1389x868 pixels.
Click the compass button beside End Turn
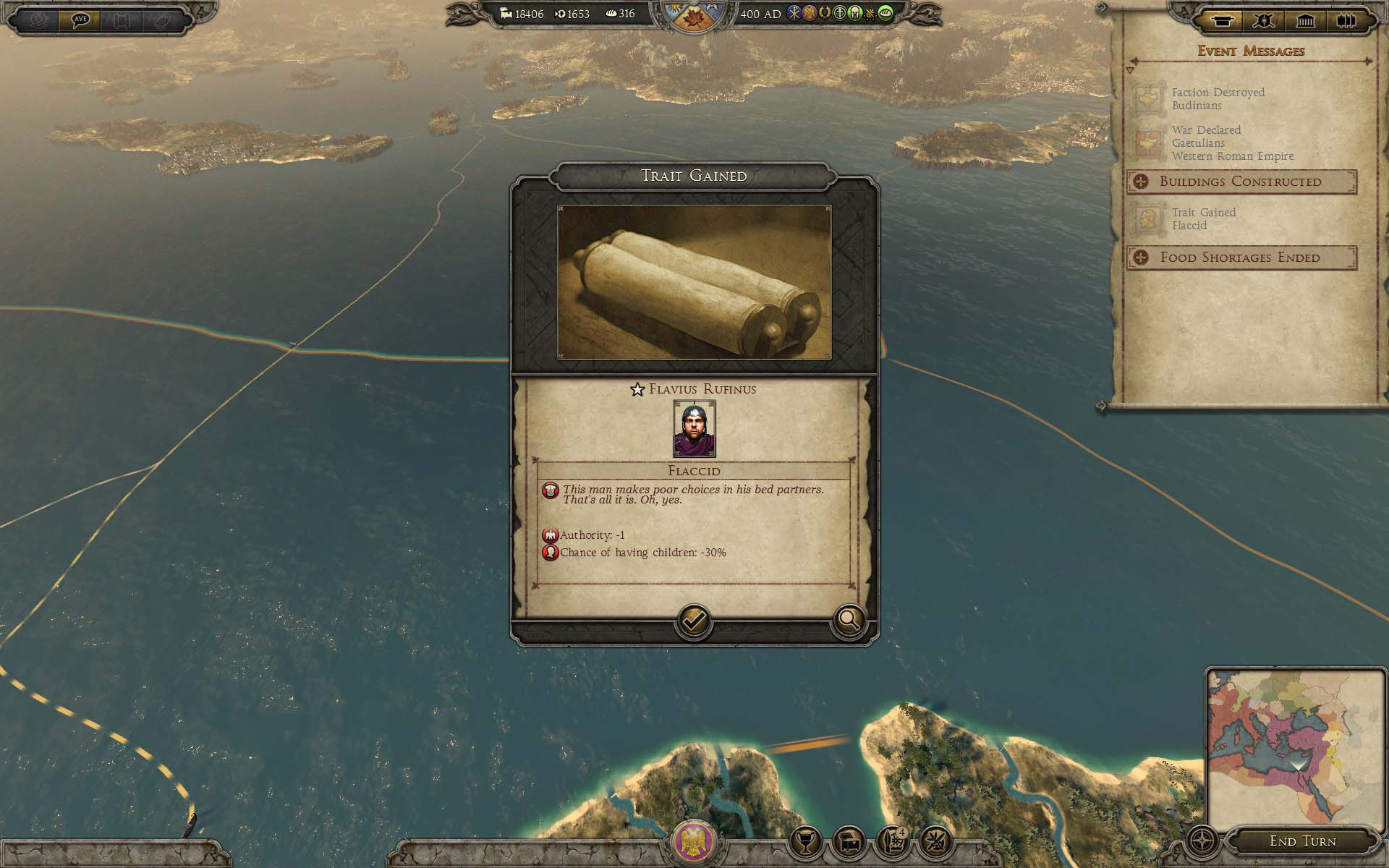coord(1202,841)
